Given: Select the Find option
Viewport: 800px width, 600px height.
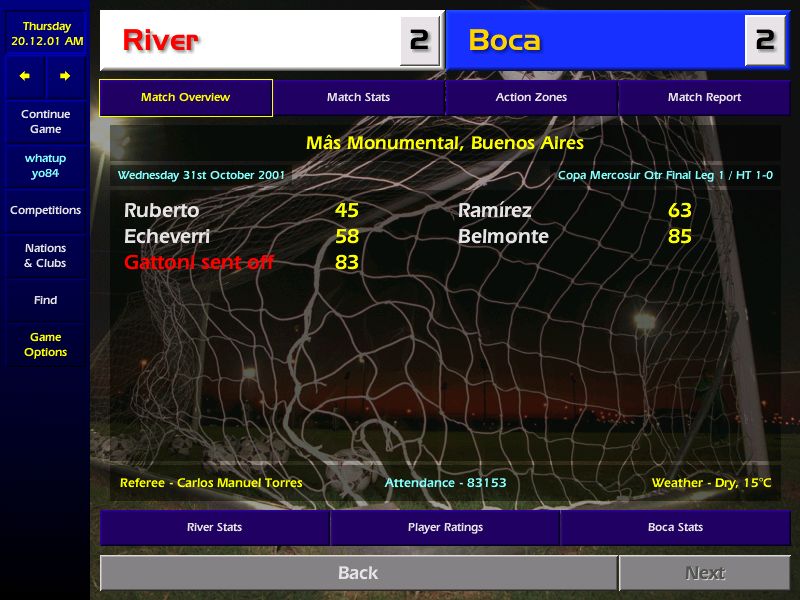Looking at the screenshot, I should (45, 300).
